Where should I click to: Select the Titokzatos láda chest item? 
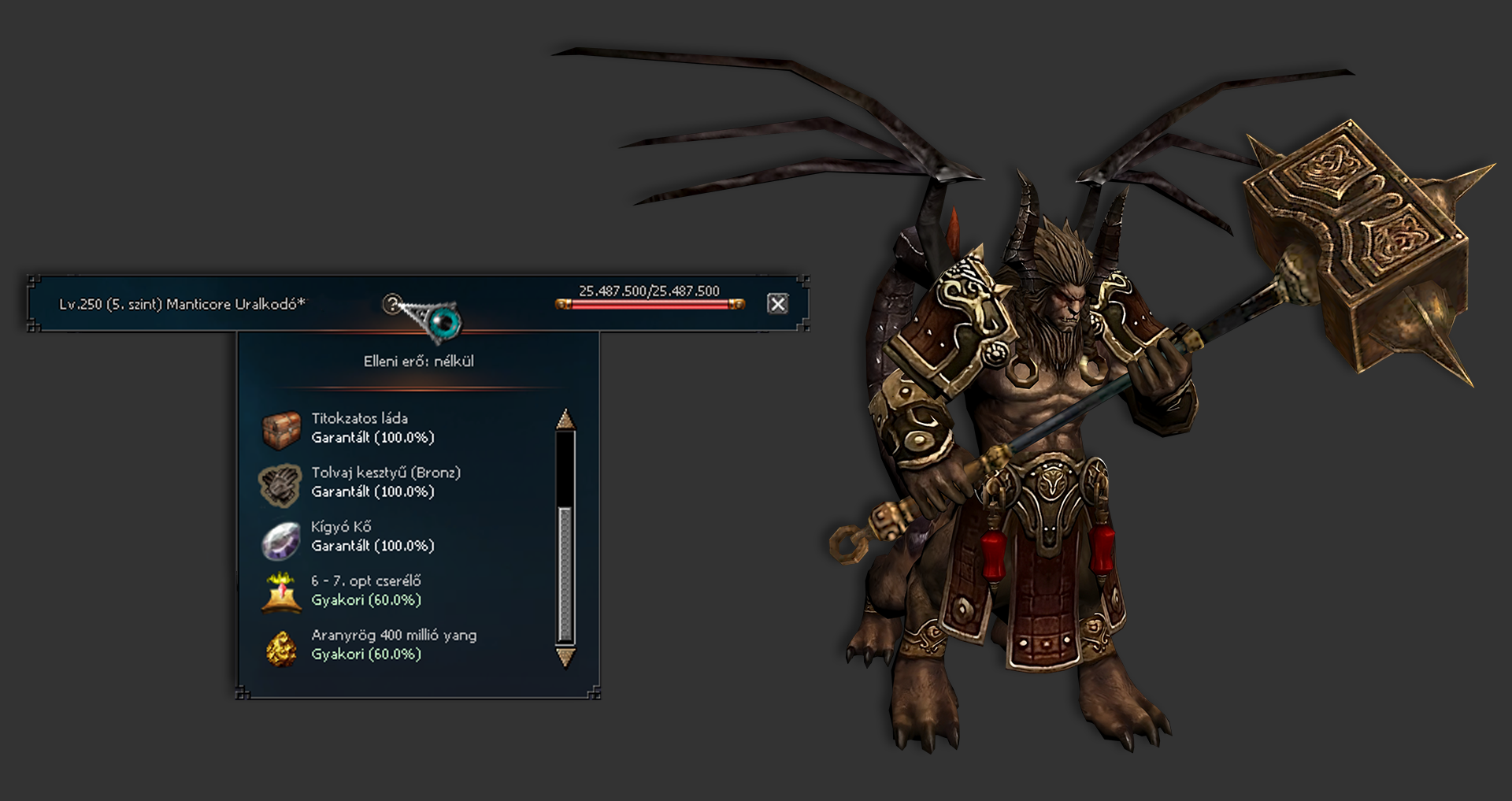pyautogui.click(x=280, y=429)
